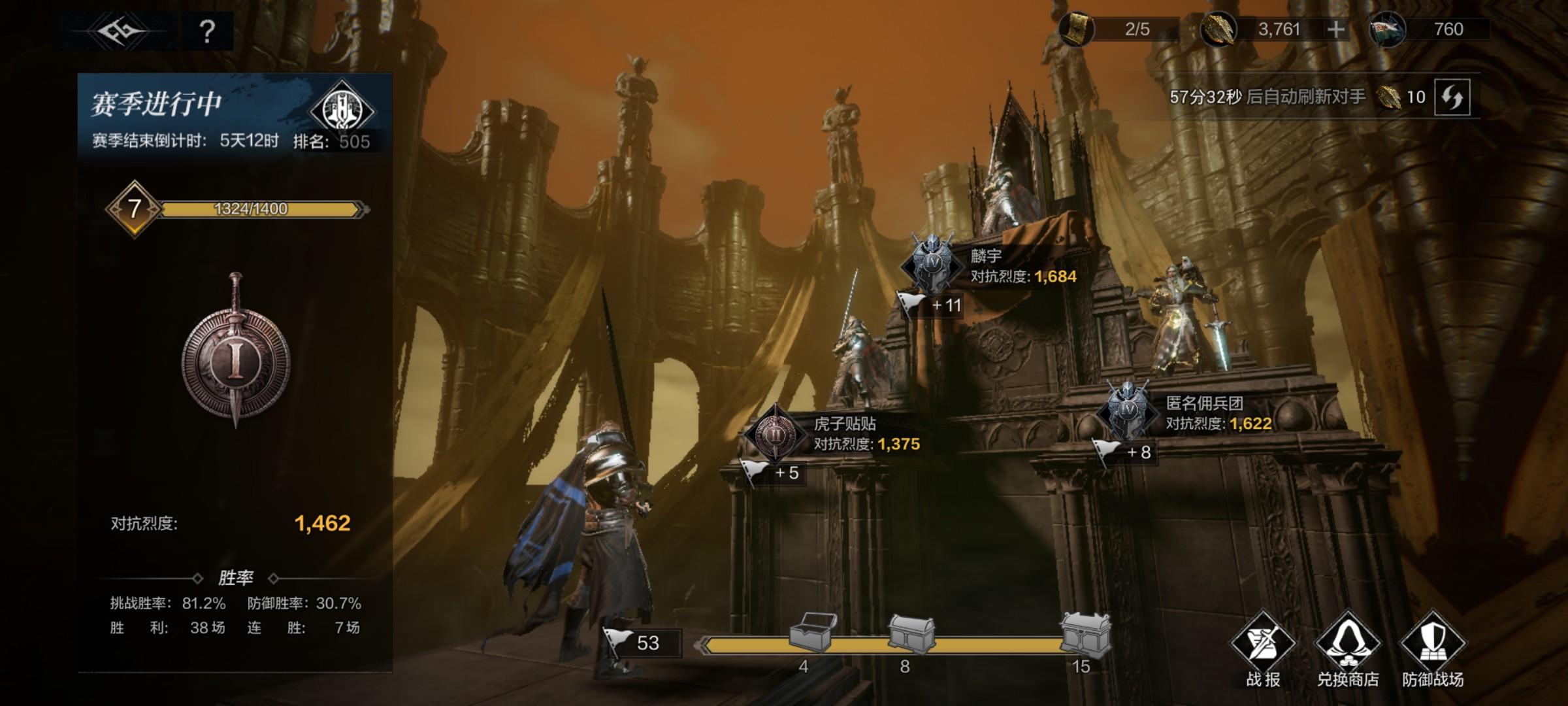
Task: Inspect the rank I sword medal
Action: (235, 353)
